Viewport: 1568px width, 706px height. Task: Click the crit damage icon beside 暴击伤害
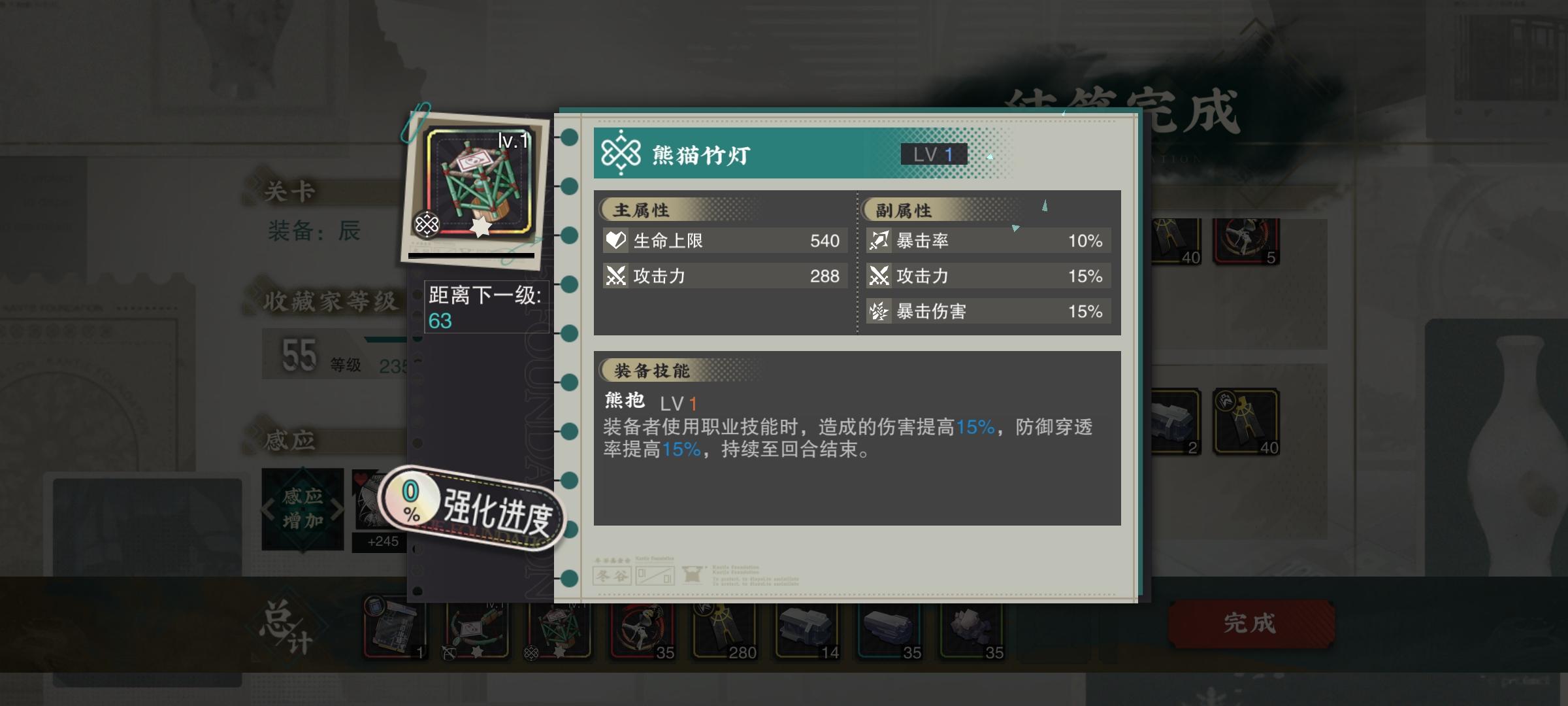(x=879, y=312)
